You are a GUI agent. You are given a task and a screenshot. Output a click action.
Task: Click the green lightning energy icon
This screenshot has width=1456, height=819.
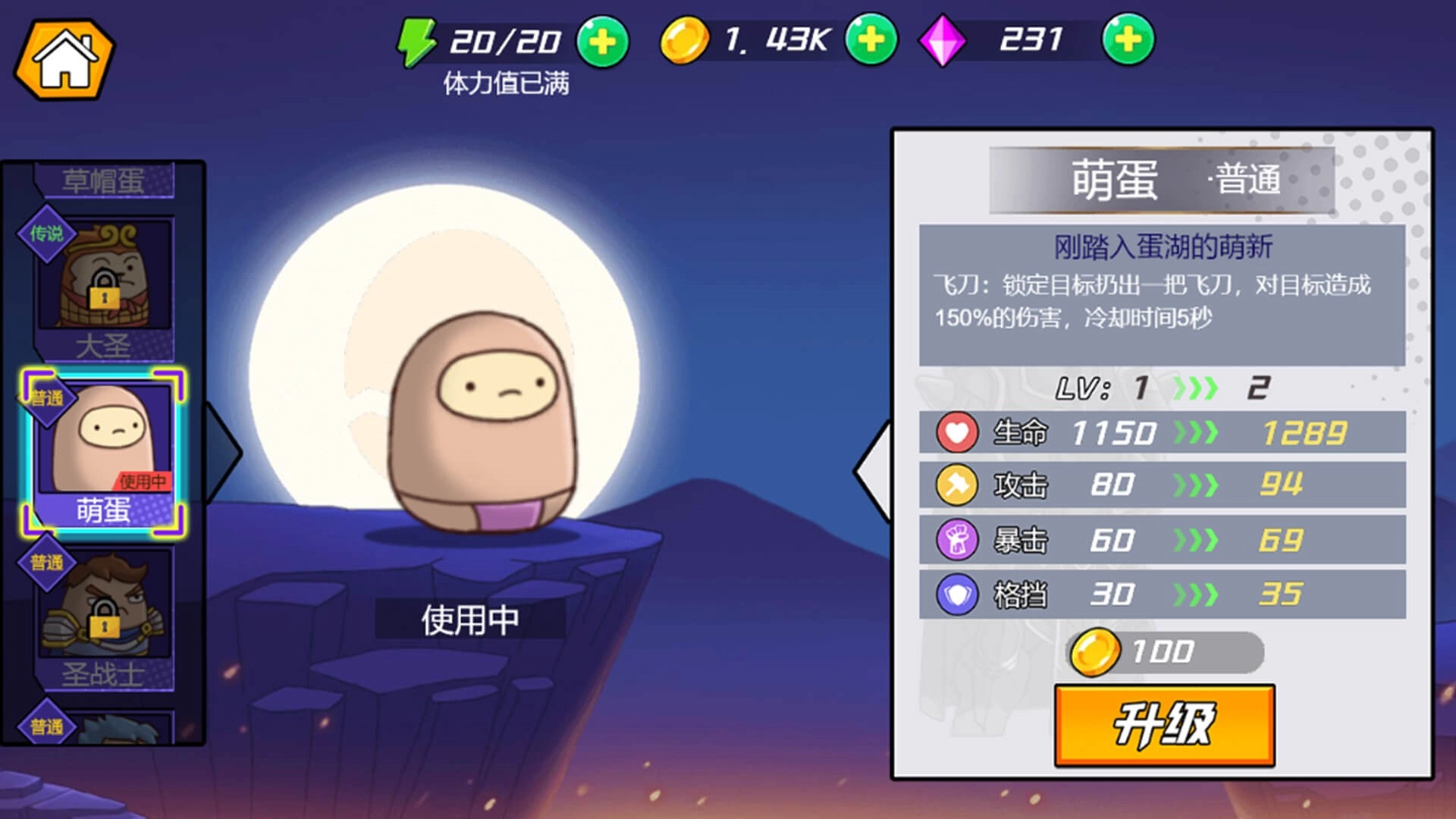click(x=416, y=42)
